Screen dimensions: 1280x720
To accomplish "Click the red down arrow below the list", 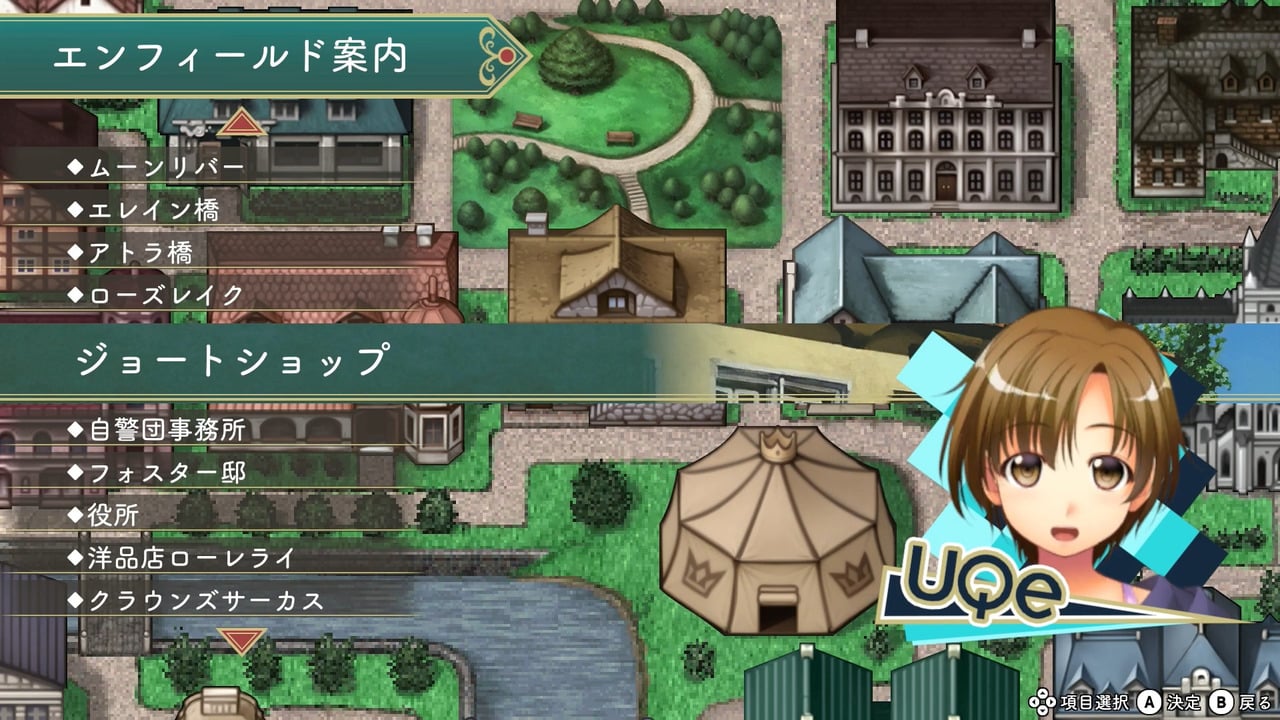I will pyautogui.click(x=241, y=638).
